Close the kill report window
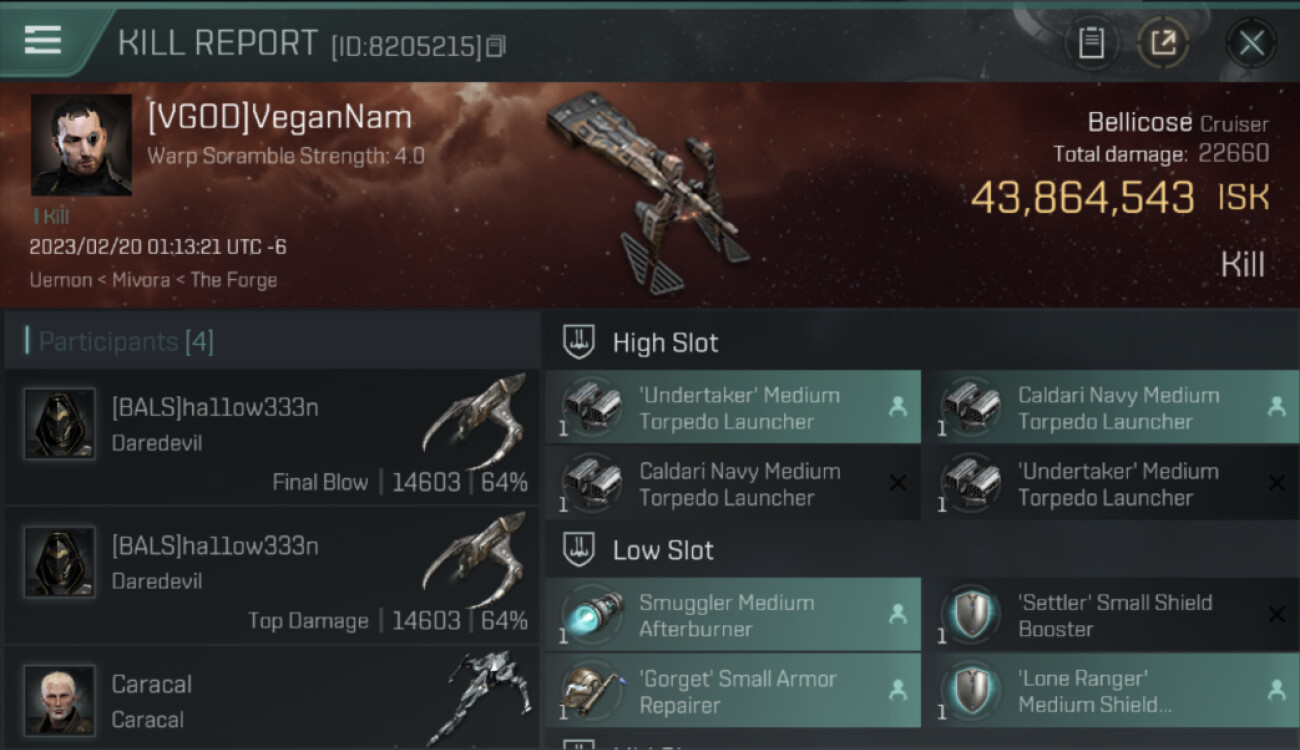Viewport: 1300px width, 750px height. pyautogui.click(x=1251, y=43)
